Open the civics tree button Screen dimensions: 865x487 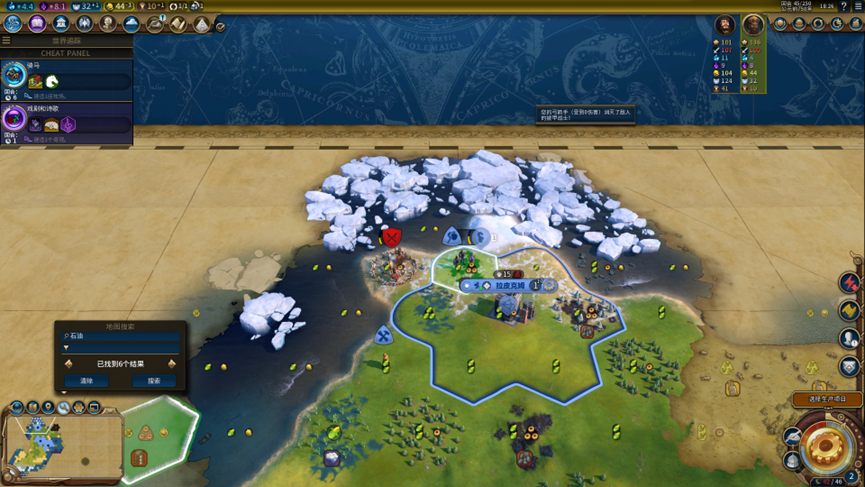37,24
